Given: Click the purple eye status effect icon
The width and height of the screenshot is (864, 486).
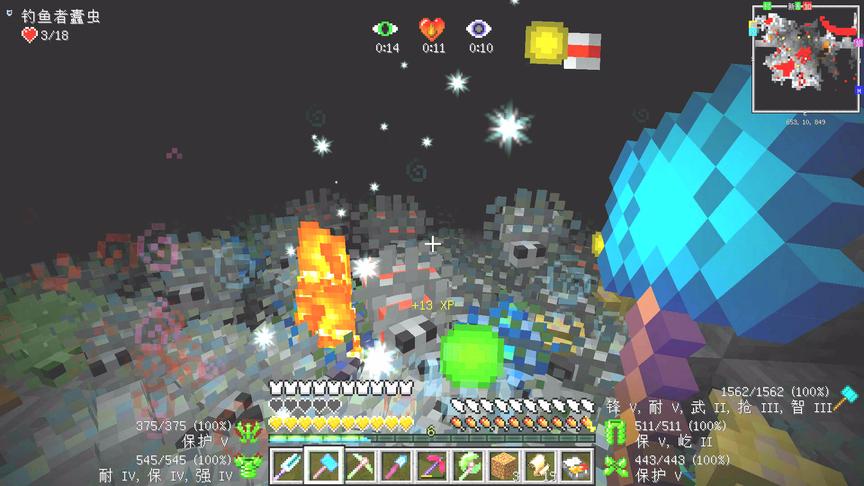Looking at the screenshot, I should click(x=480, y=29).
